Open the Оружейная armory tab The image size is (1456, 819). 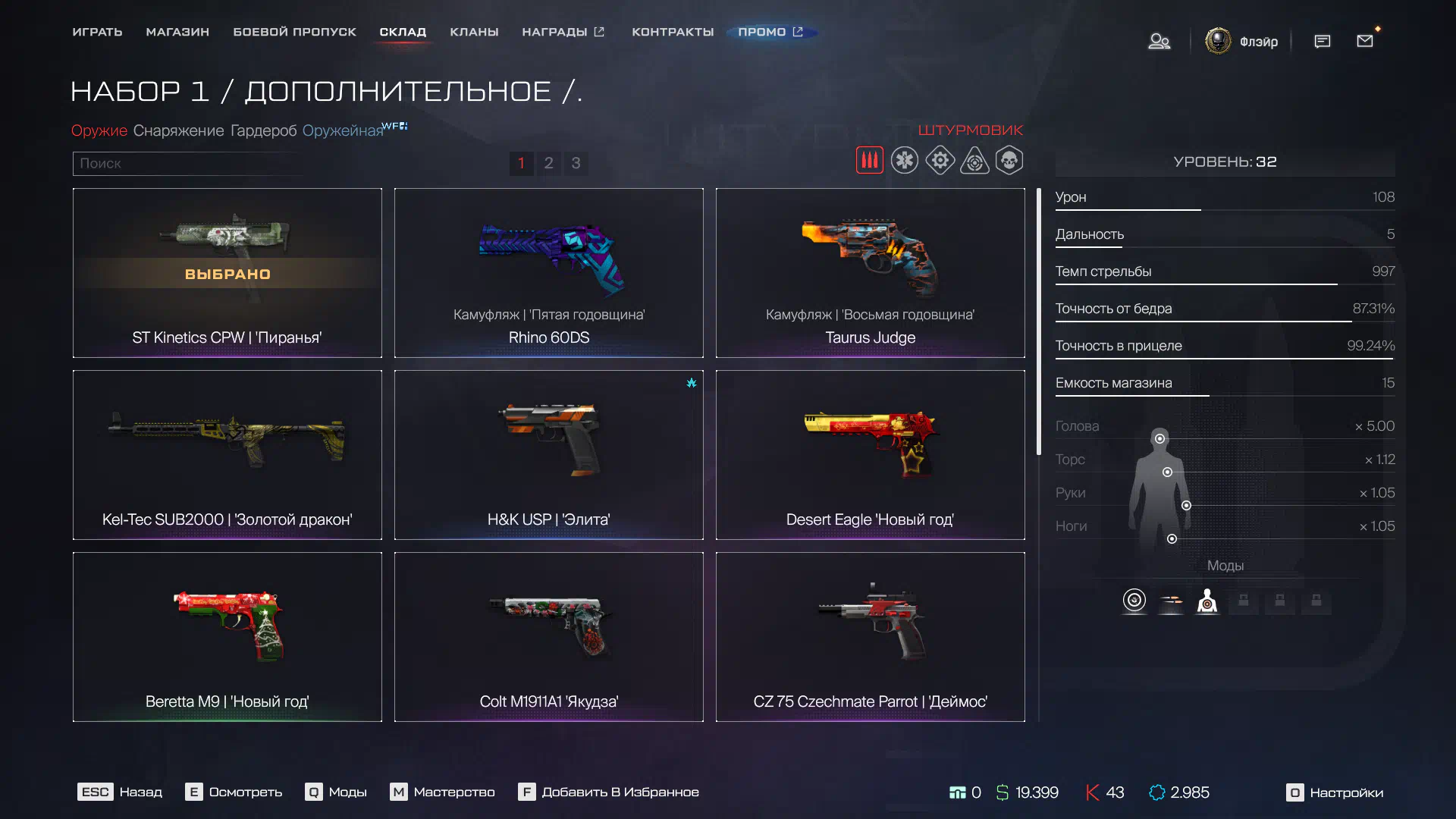343,130
